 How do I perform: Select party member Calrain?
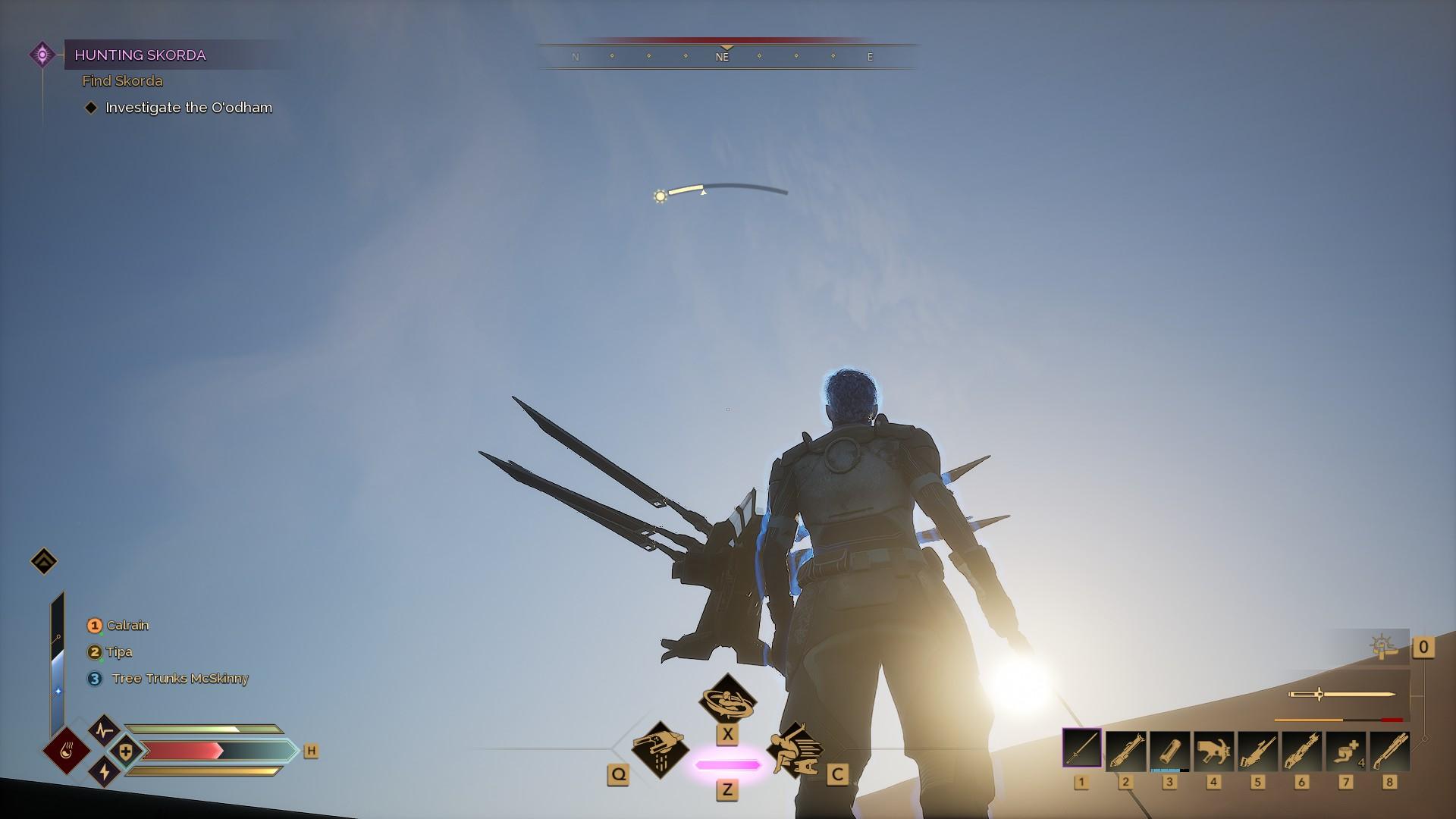tap(127, 626)
